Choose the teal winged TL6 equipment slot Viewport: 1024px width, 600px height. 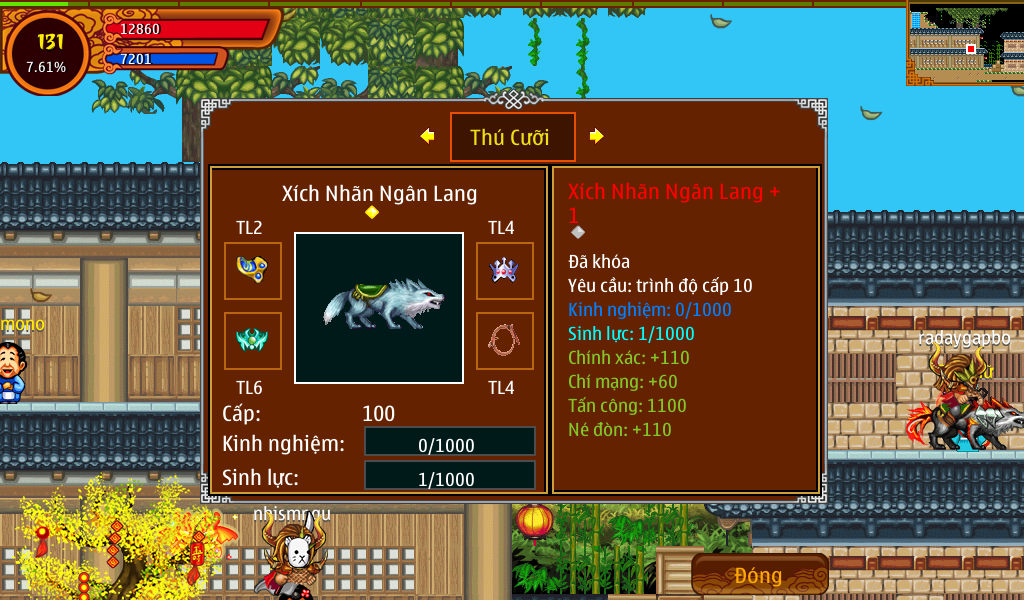click(x=252, y=340)
